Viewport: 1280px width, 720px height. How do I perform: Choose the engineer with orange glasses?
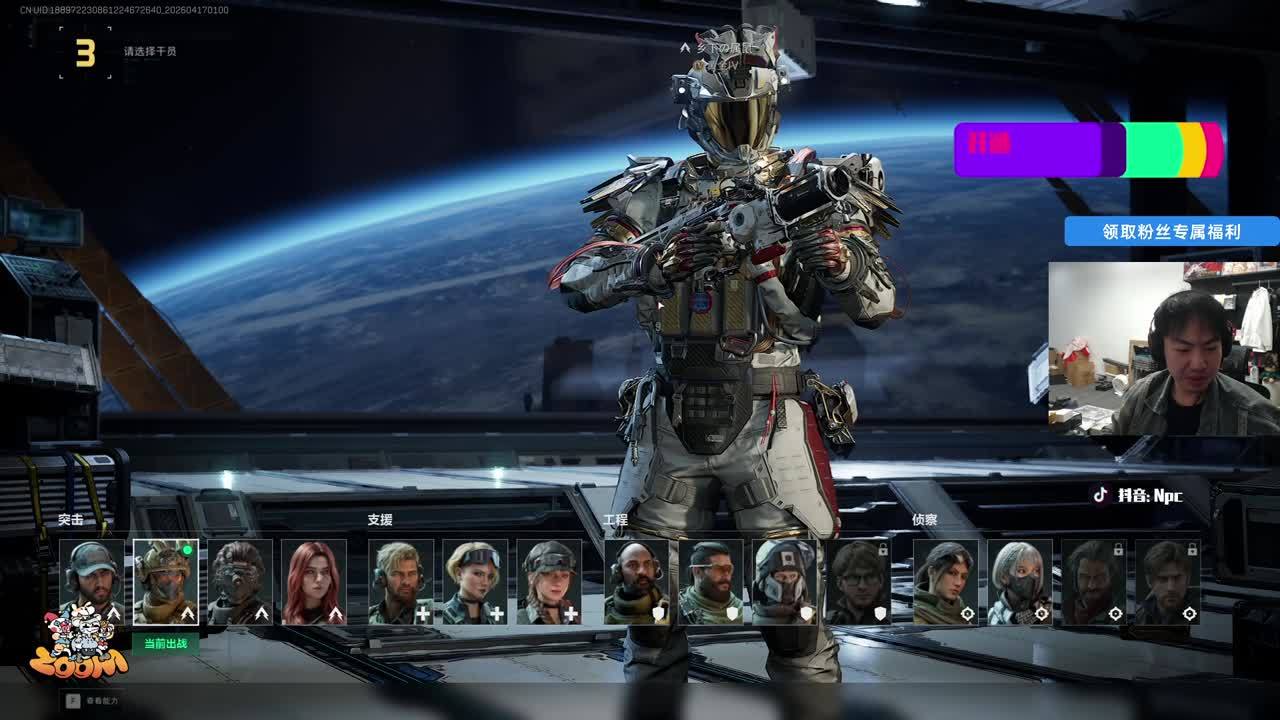[711, 582]
